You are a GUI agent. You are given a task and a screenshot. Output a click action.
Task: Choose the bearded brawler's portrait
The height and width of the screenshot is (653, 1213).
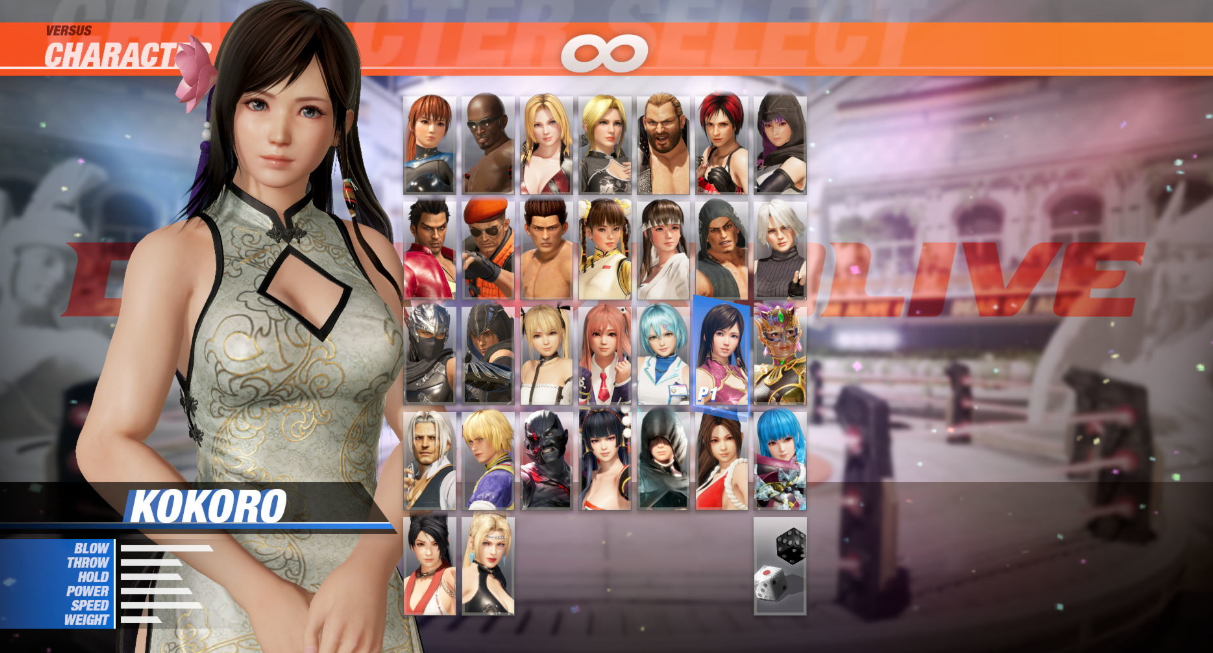(x=663, y=144)
